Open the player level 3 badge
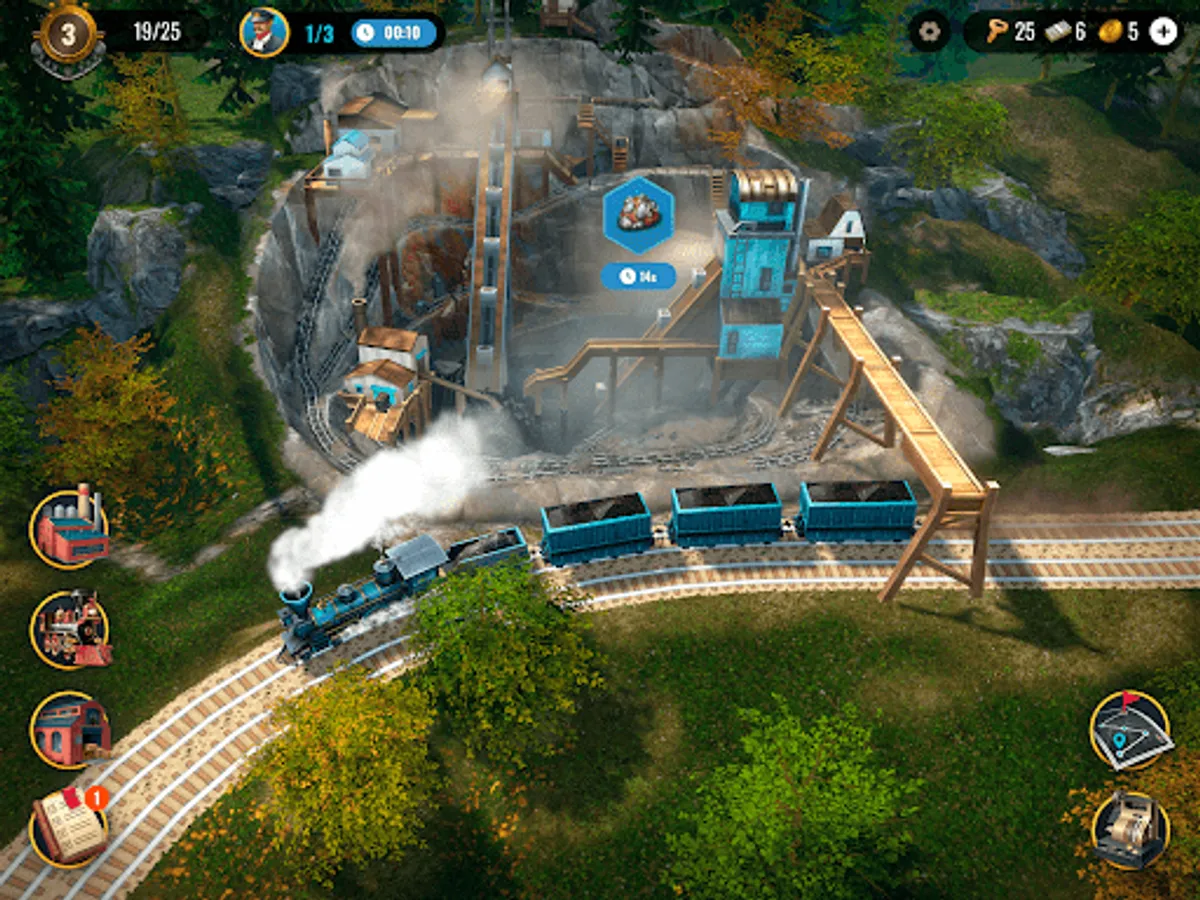This screenshot has height=900, width=1200. click(x=69, y=35)
